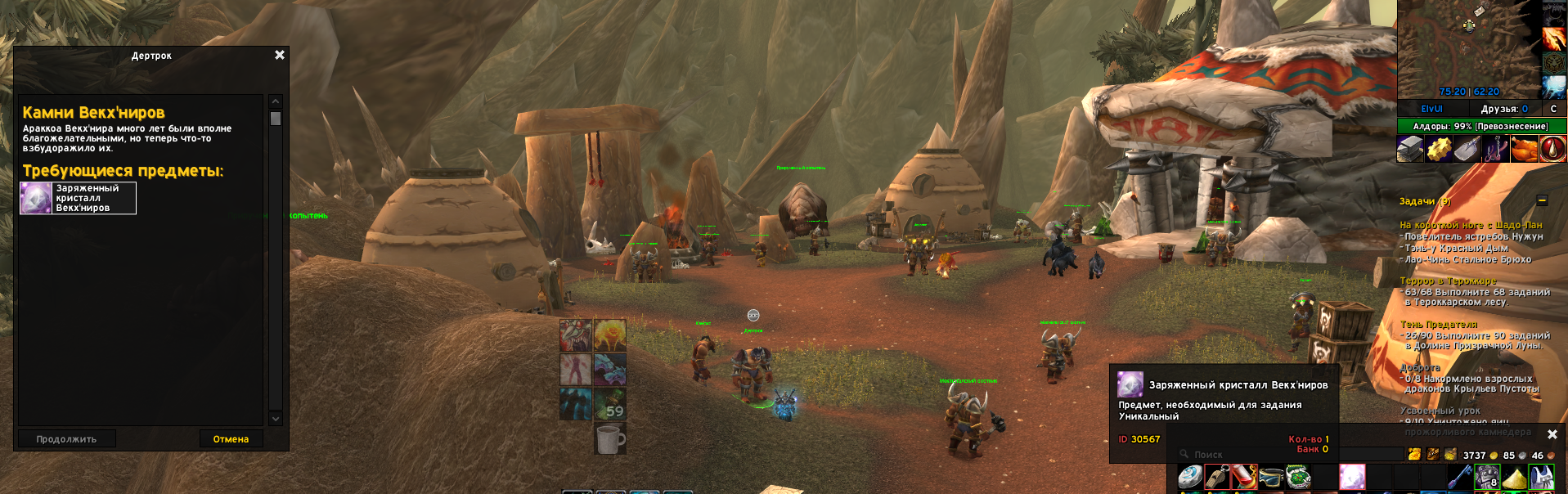1568x494 pixels.
Task: Click the Алдоры reputation bar
Action: pos(1481,126)
